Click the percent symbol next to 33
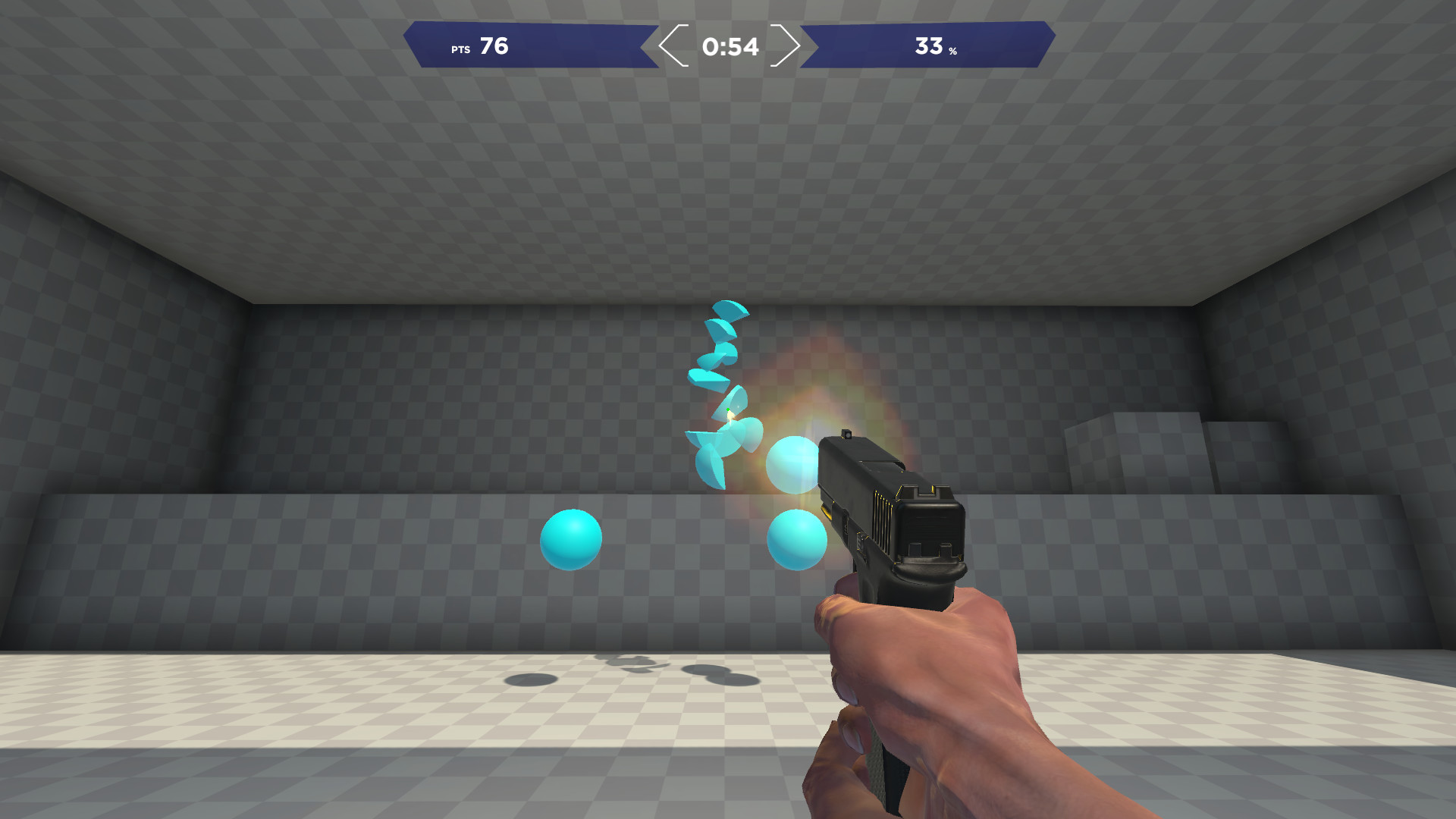The width and height of the screenshot is (1456, 819). [954, 52]
